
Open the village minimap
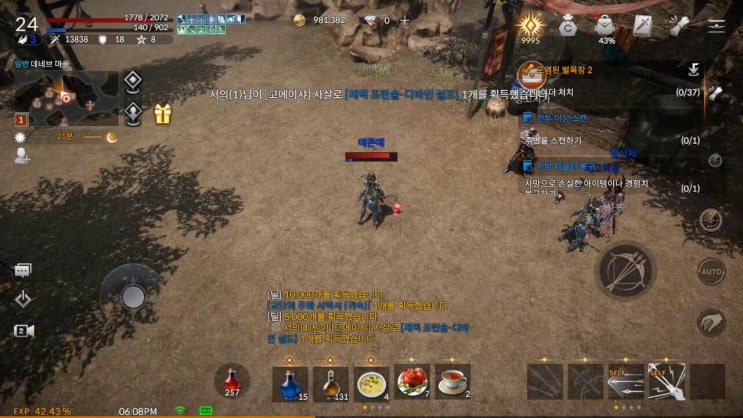pos(65,99)
